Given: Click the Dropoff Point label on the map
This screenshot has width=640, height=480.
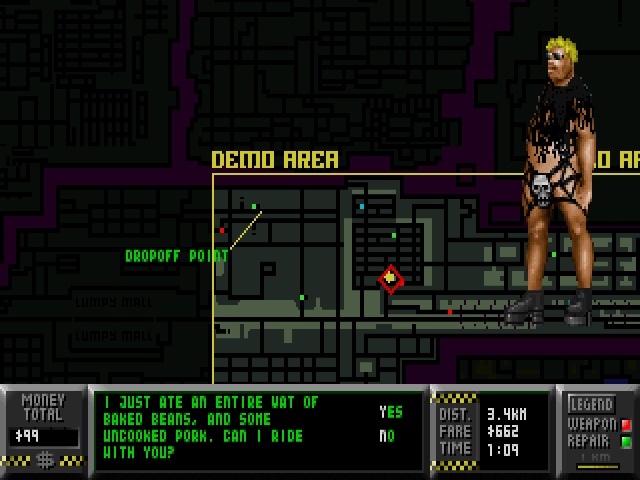Looking at the screenshot, I should click(x=176, y=256).
